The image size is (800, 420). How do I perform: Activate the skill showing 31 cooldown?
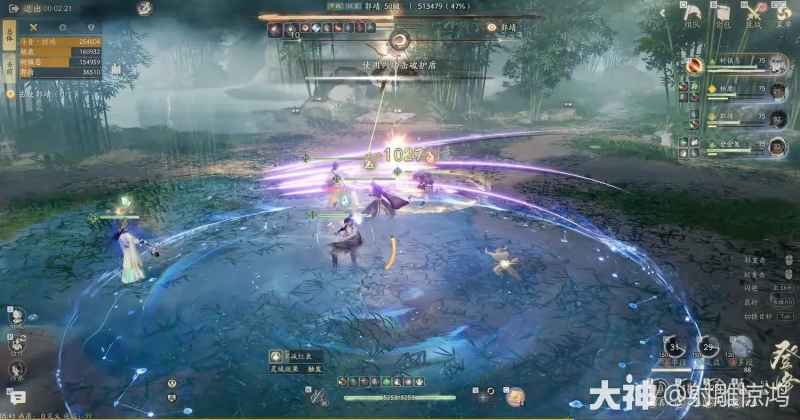673,349
